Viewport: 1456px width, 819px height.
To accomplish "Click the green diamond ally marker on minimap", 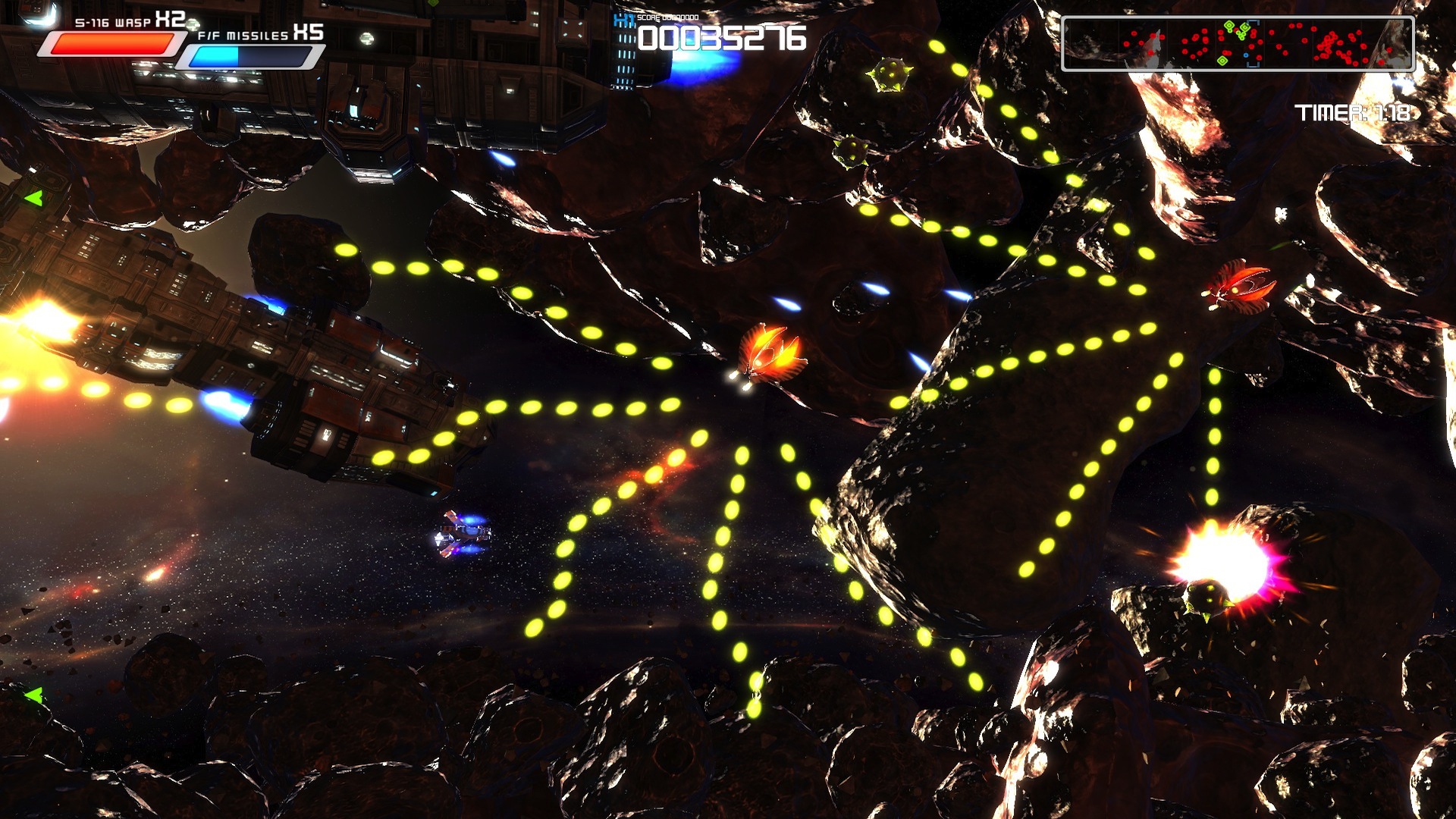I will [x=1228, y=25].
